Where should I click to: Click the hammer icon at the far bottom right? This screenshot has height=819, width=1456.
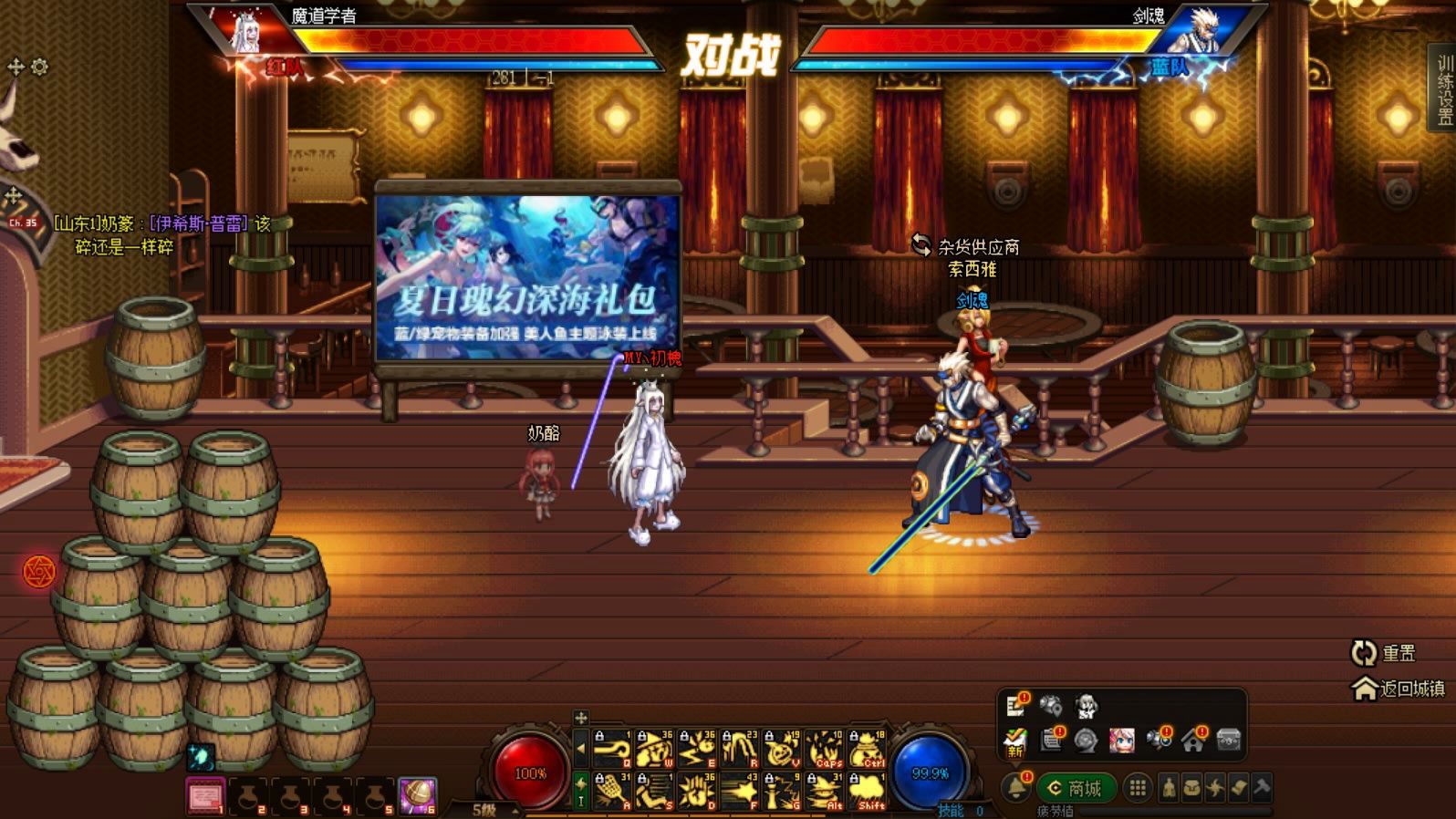pos(1261,786)
